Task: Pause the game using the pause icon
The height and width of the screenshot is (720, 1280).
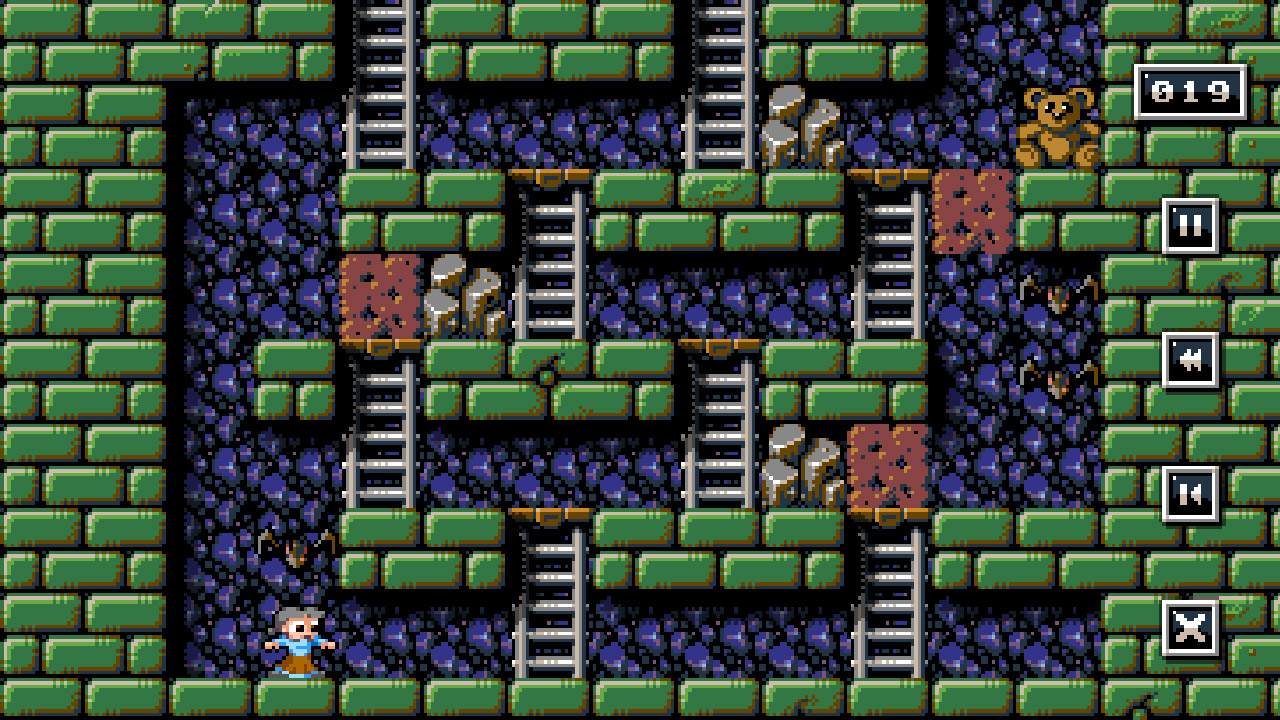Action: point(1190,225)
